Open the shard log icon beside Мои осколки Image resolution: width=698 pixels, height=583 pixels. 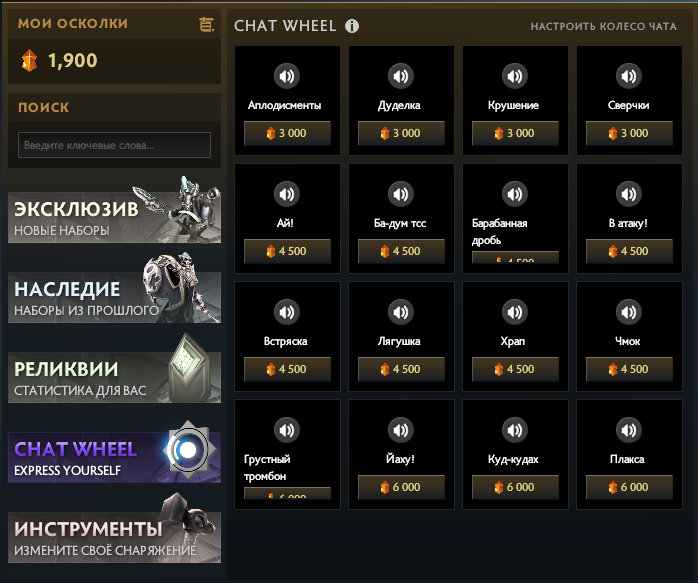(x=207, y=24)
